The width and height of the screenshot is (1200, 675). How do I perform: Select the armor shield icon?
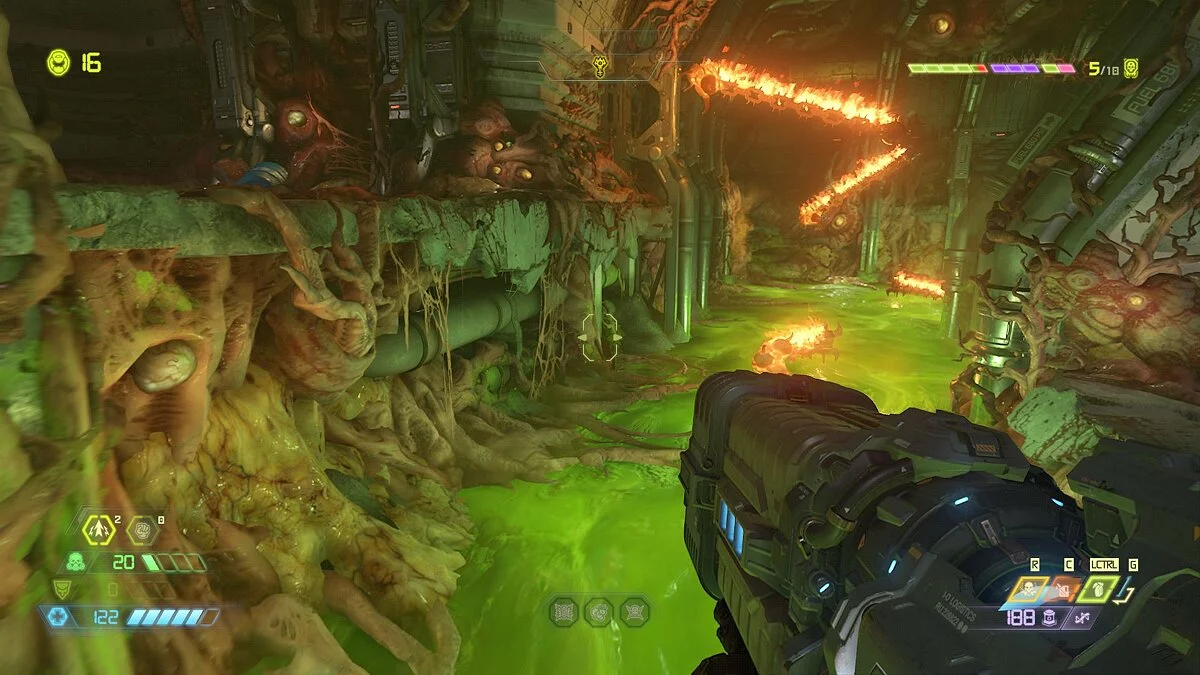62,589
